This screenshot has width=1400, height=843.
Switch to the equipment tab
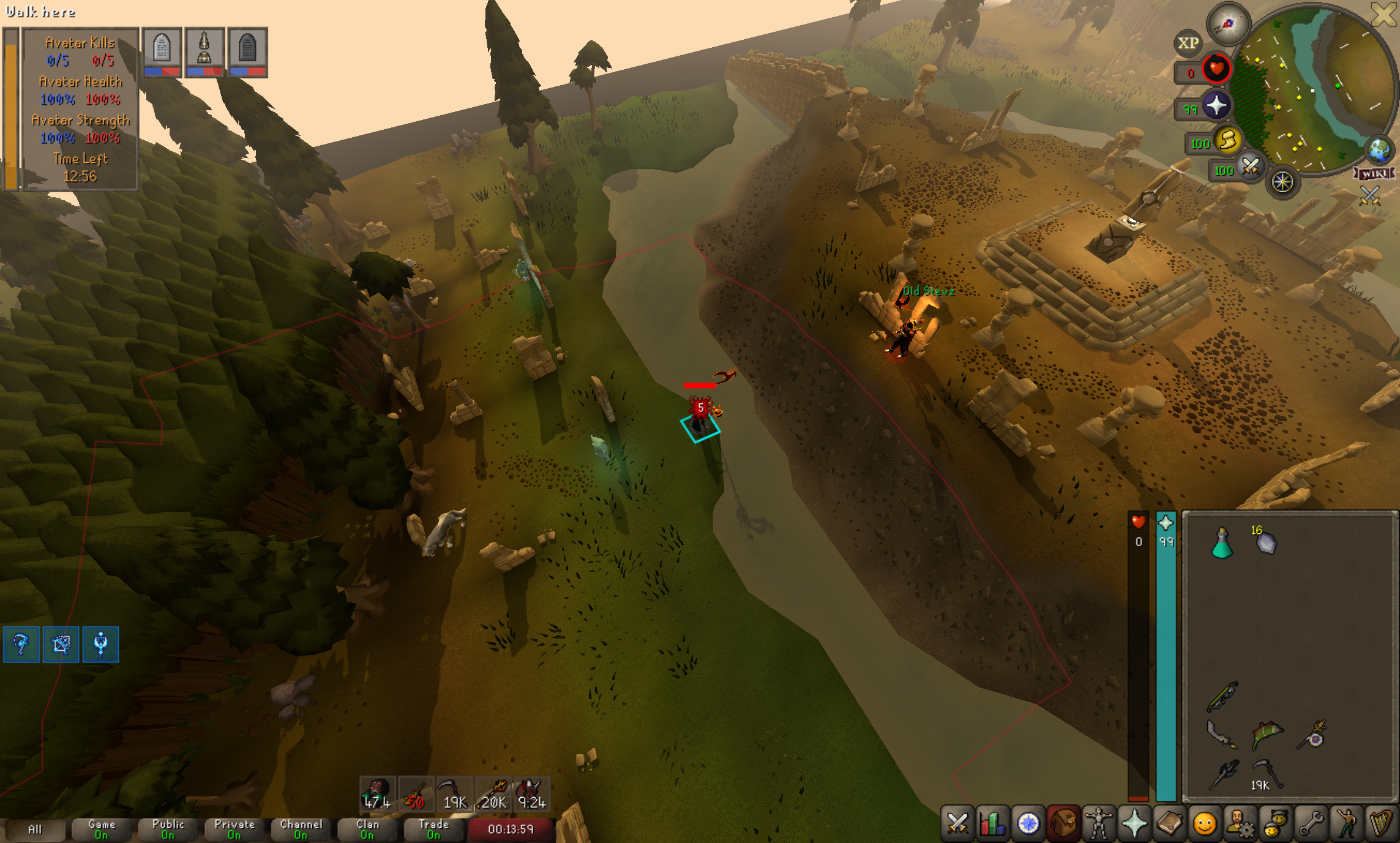click(1099, 823)
